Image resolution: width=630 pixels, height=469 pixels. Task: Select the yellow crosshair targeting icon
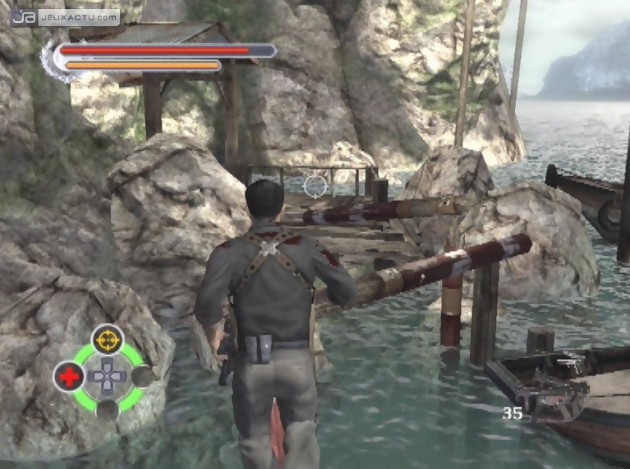coord(107,339)
